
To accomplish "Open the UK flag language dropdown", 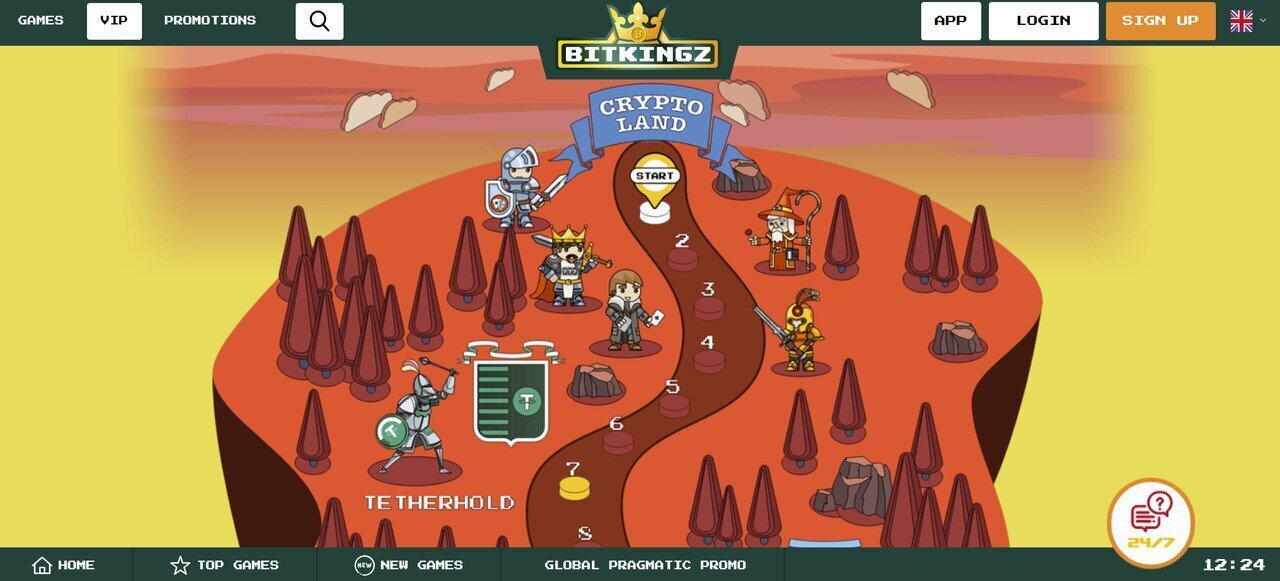I will click(1246, 21).
